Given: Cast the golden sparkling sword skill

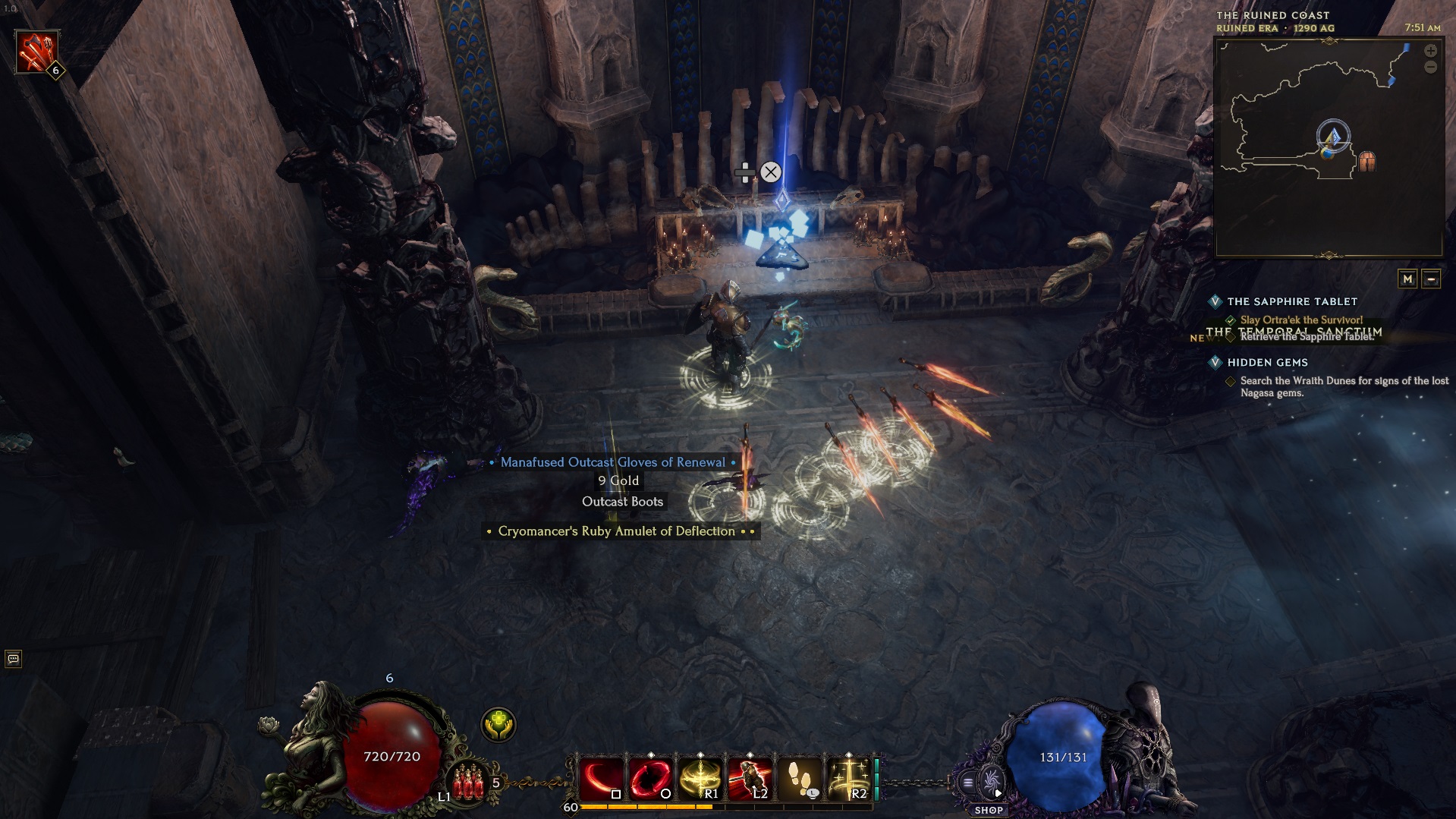Looking at the screenshot, I should [847, 780].
